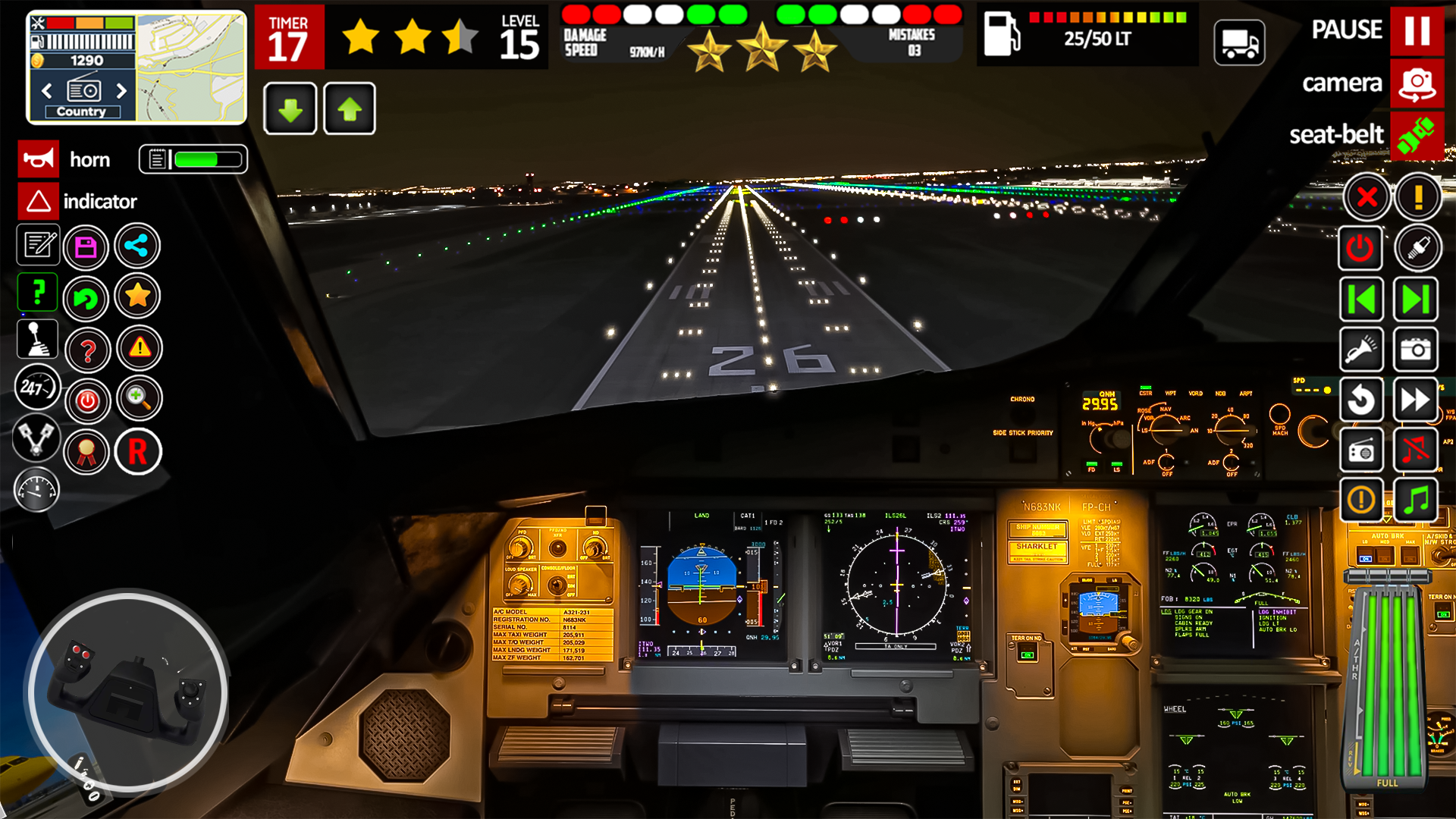Open the achievements medal icon
This screenshot has height=819, width=1456.
tap(86, 451)
